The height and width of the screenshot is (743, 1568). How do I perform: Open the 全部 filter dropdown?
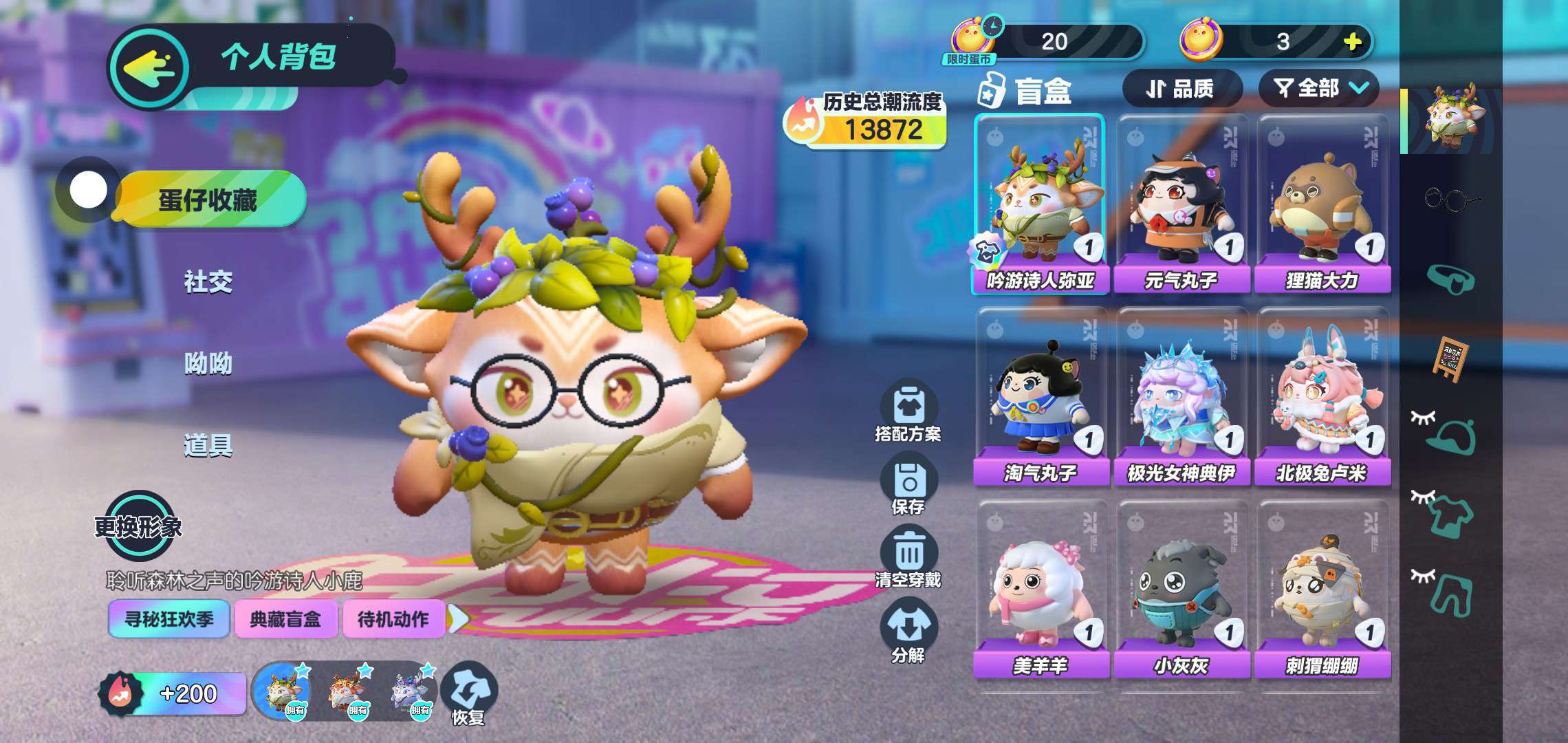(x=1318, y=89)
